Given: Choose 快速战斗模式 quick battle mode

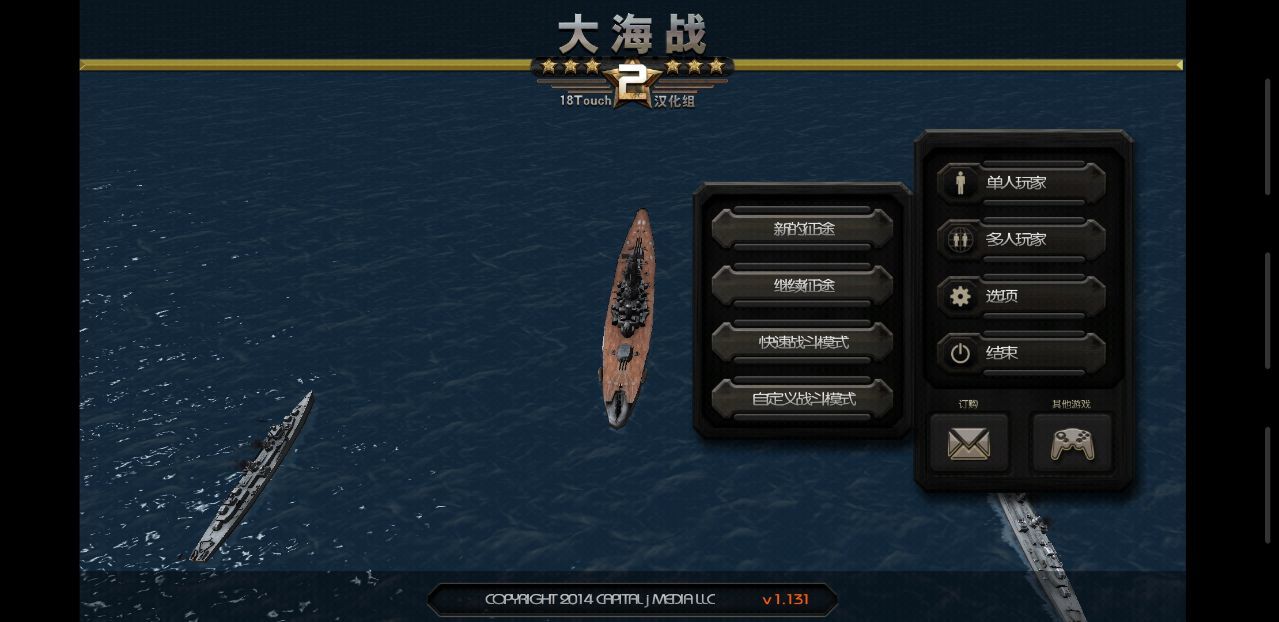Looking at the screenshot, I should coord(802,342).
